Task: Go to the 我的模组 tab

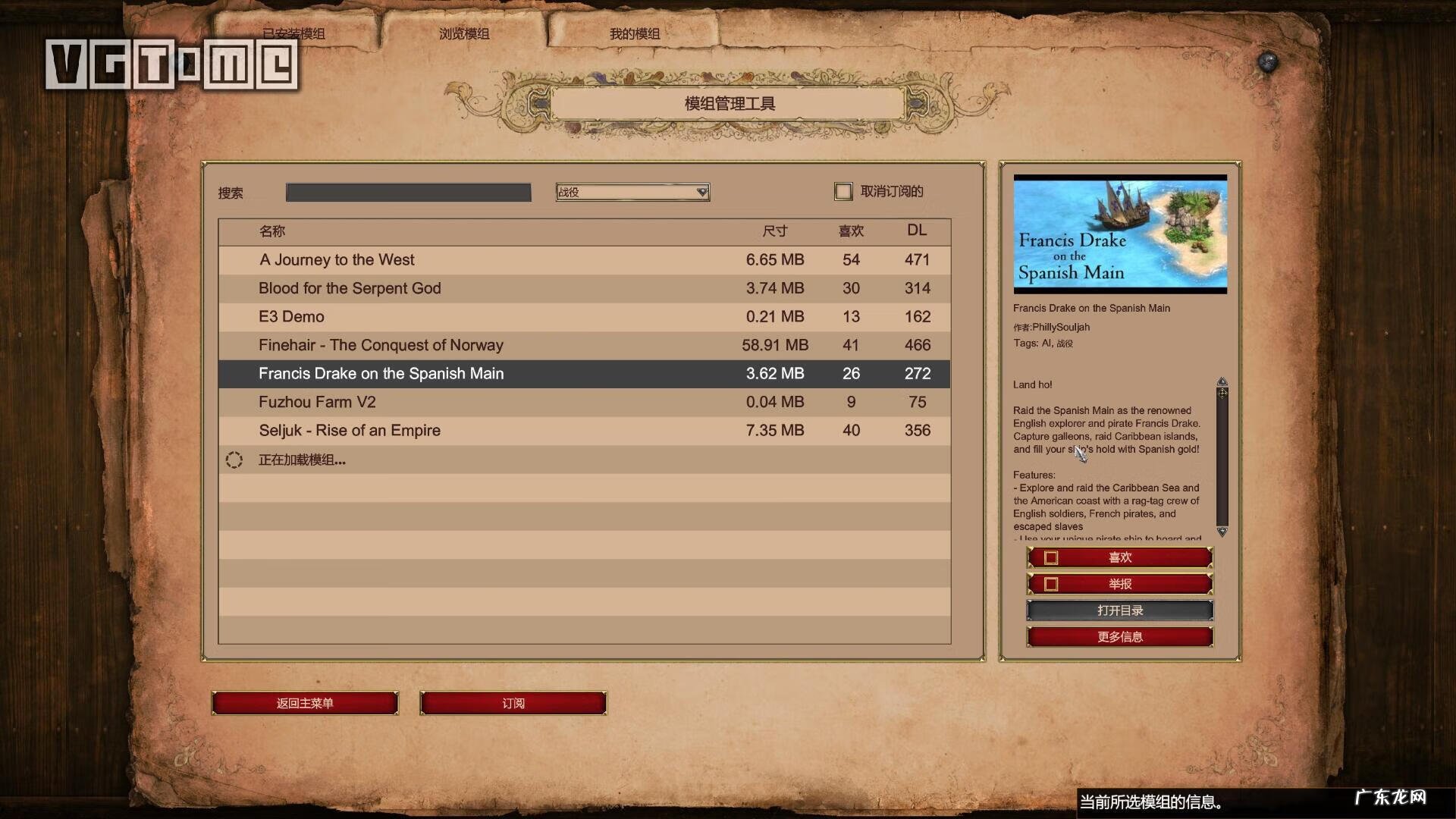Action: coord(635,33)
